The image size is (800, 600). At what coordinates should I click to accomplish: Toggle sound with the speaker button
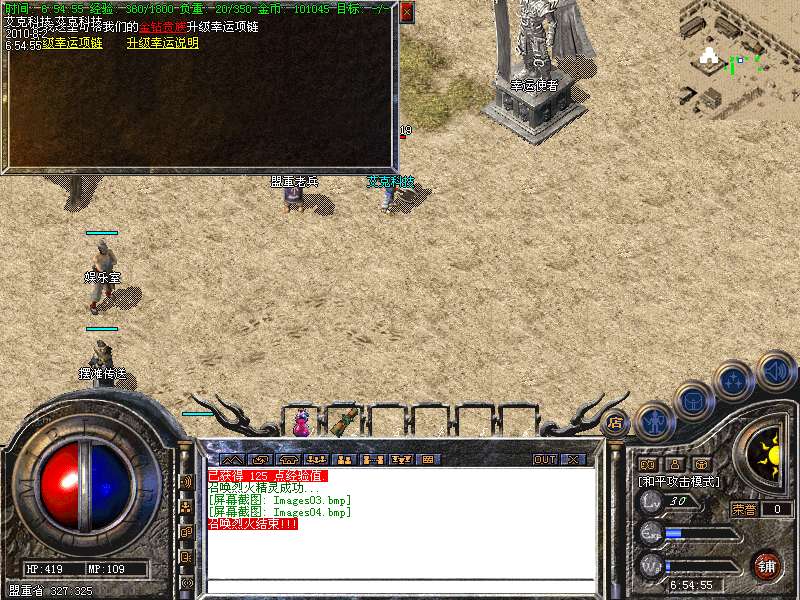pos(775,370)
